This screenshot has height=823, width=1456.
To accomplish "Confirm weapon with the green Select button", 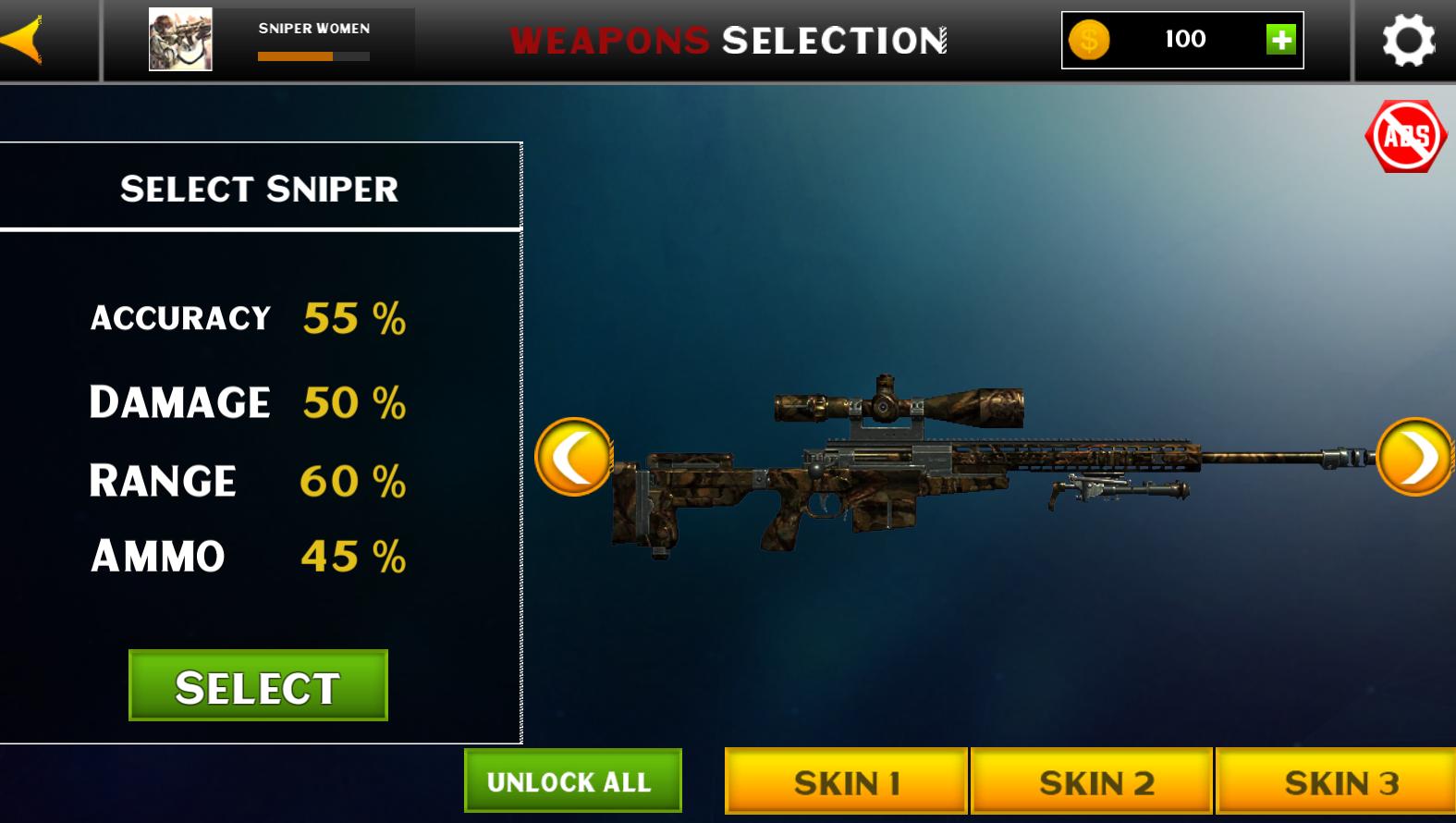I will (x=258, y=686).
